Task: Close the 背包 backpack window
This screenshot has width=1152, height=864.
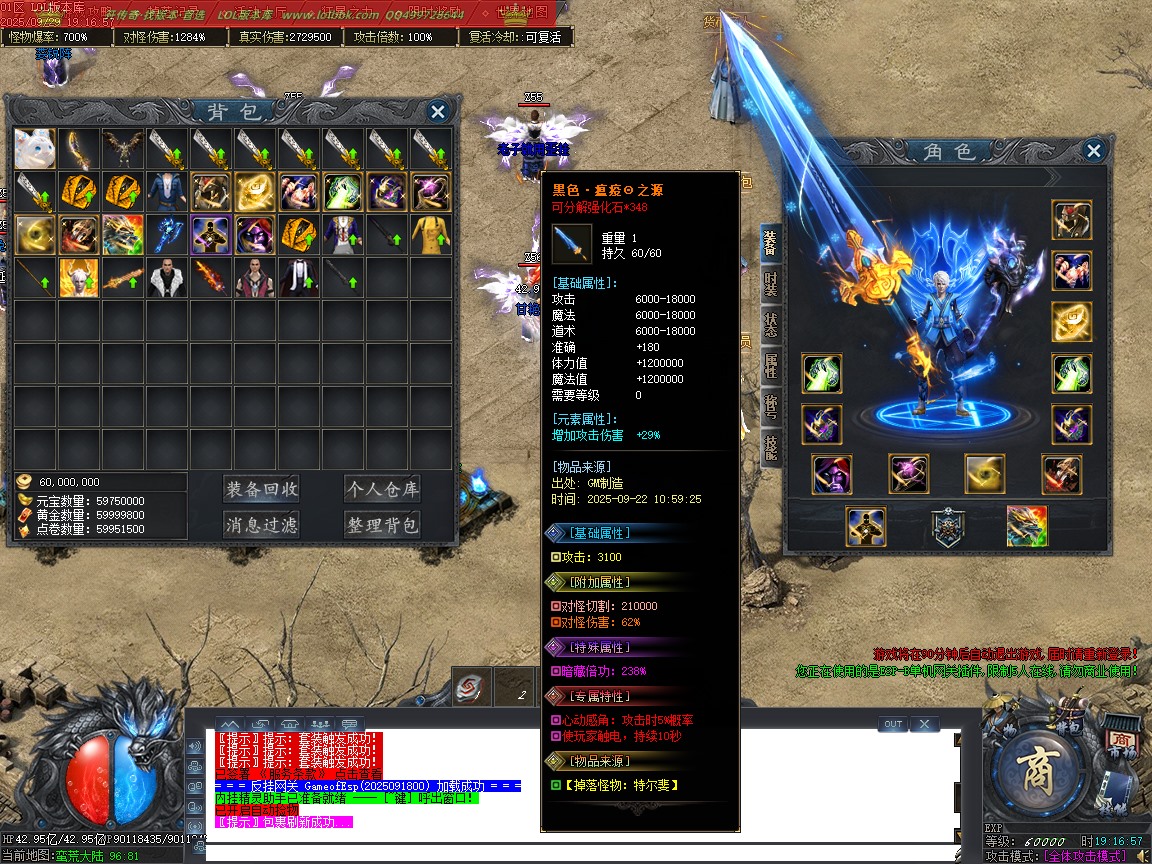Action: pos(437,112)
